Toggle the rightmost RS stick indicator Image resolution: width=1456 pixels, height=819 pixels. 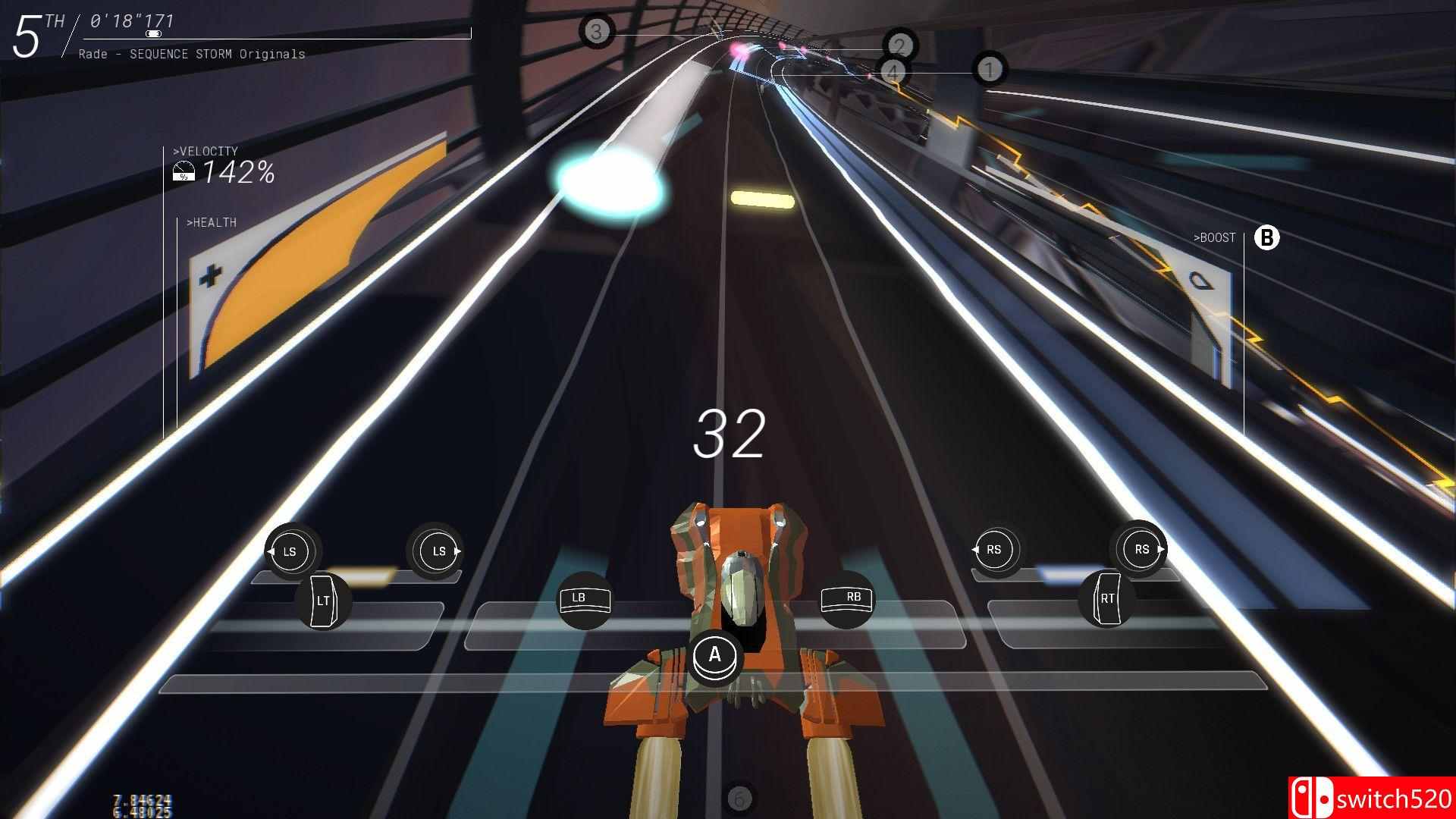(x=1141, y=548)
